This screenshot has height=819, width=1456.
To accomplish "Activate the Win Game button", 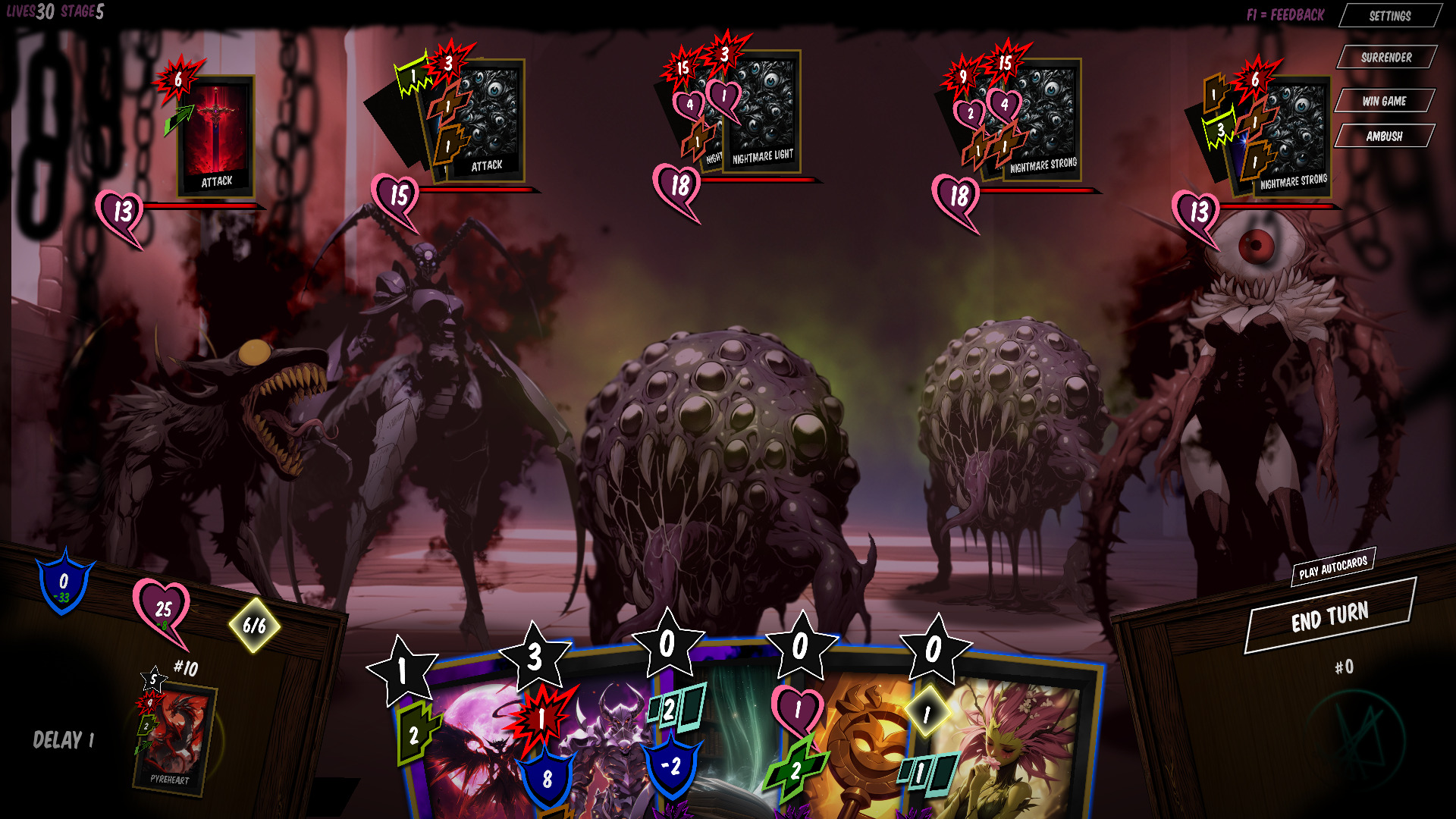I will pos(1384,101).
